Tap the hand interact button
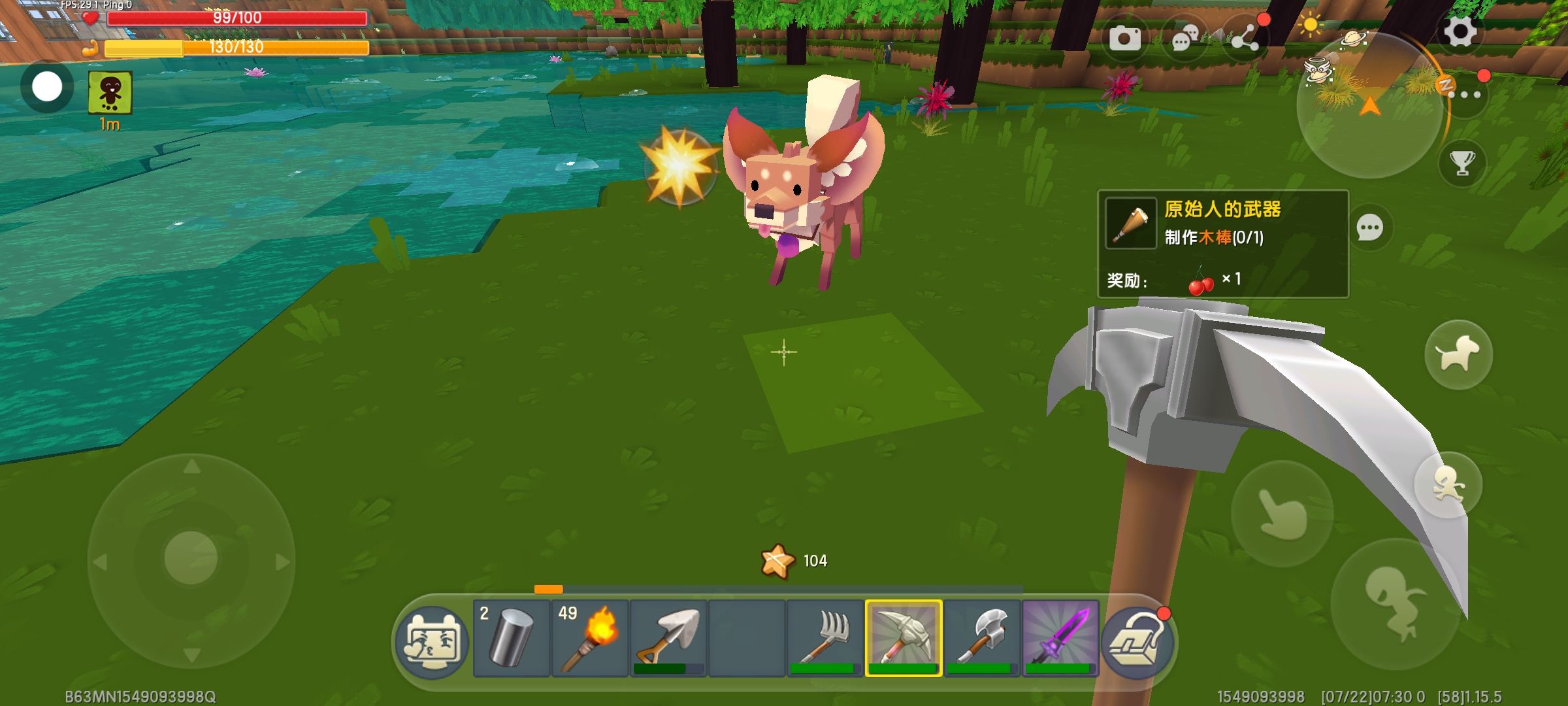1568x706 pixels. point(1282,514)
